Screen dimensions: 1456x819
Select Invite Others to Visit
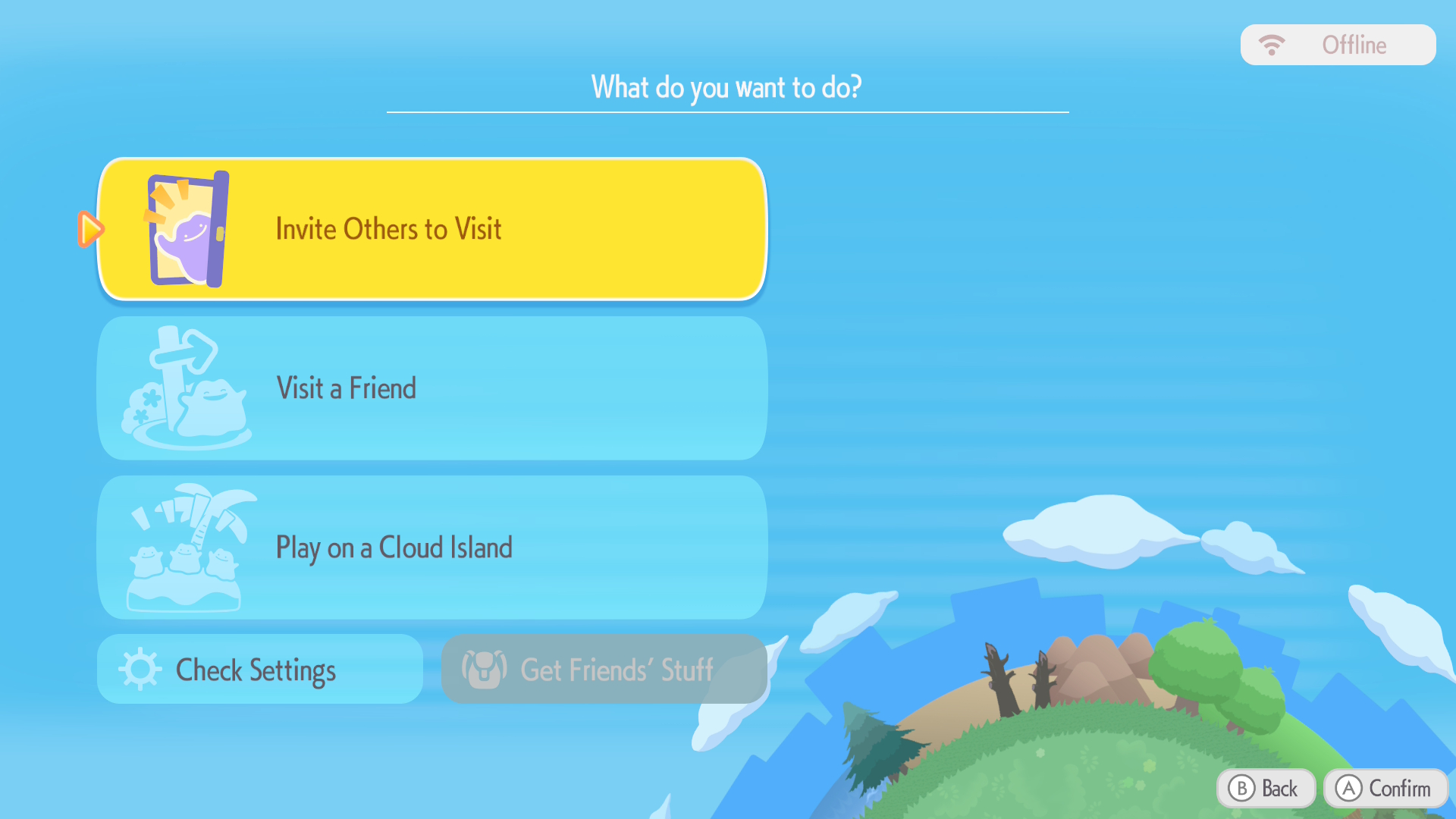pyautogui.click(x=432, y=229)
